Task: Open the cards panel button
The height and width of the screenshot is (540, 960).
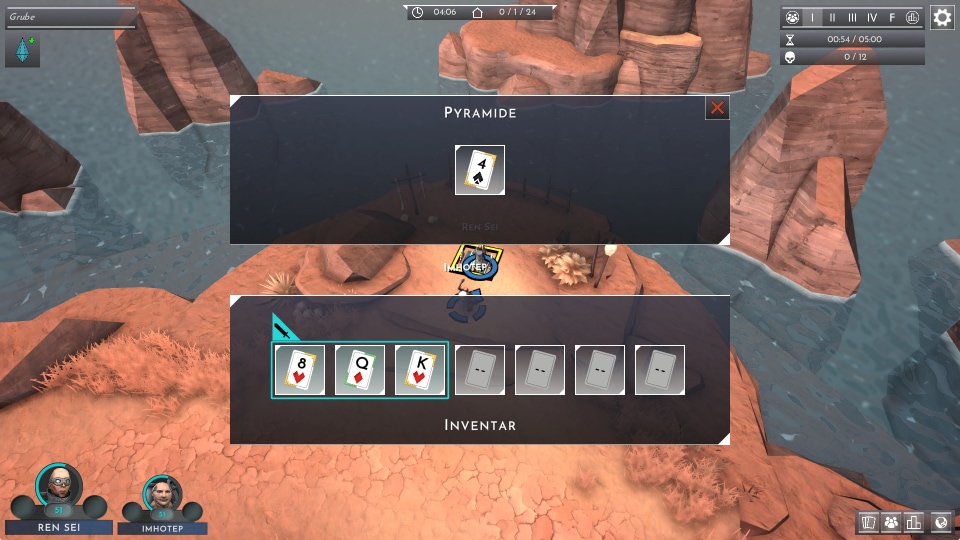Action: [x=868, y=522]
